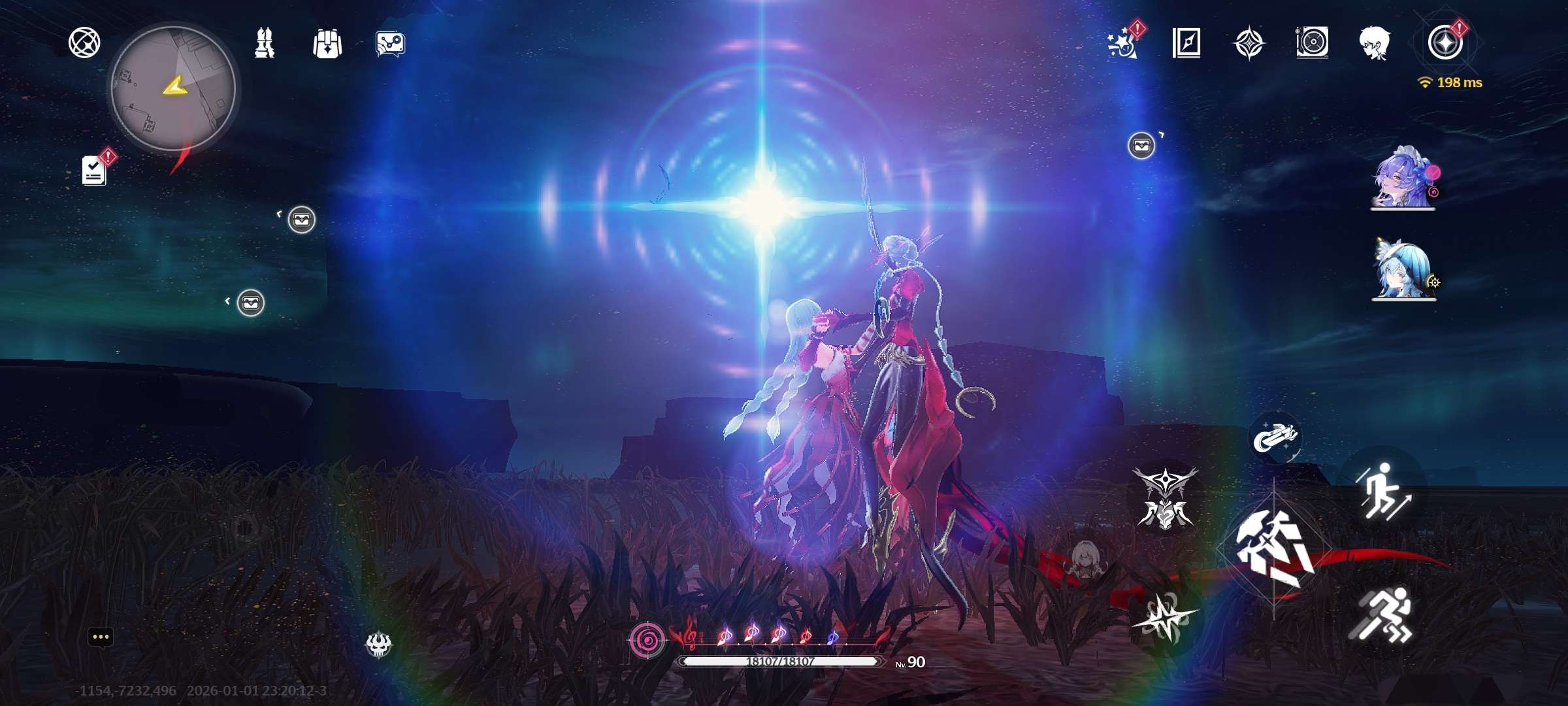This screenshot has height=706, width=1568.
Task: Open the character profile head icon
Action: click(x=1375, y=43)
